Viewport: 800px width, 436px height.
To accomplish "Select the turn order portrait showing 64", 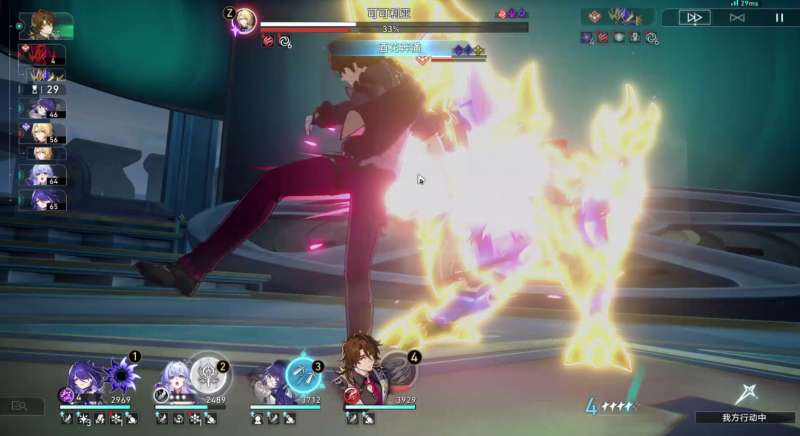I will tap(42, 175).
